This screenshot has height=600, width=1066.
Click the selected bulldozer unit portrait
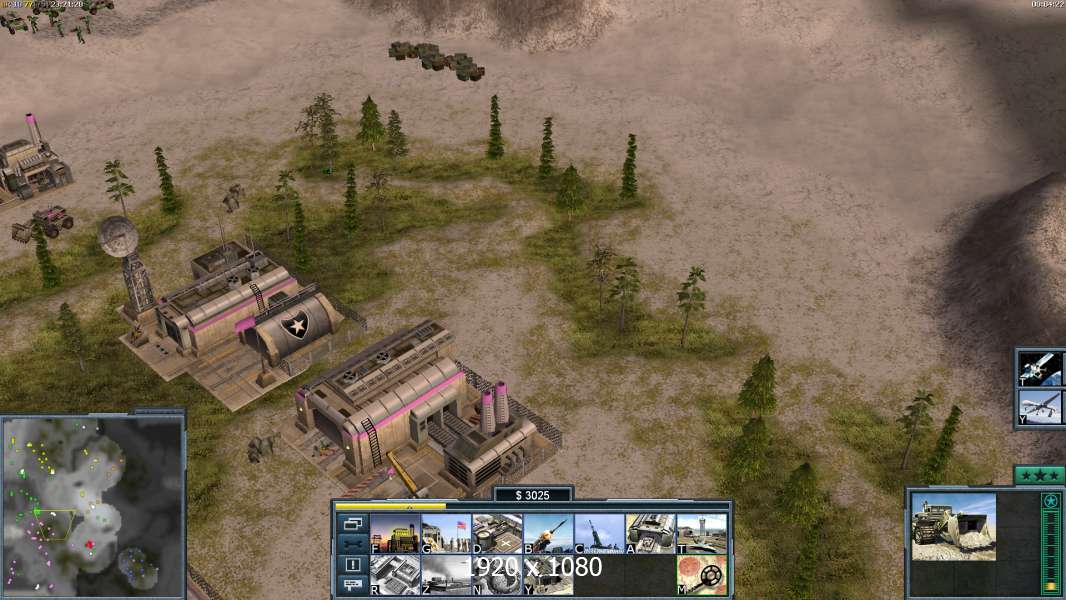pyautogui.click(x=953, y=526)
